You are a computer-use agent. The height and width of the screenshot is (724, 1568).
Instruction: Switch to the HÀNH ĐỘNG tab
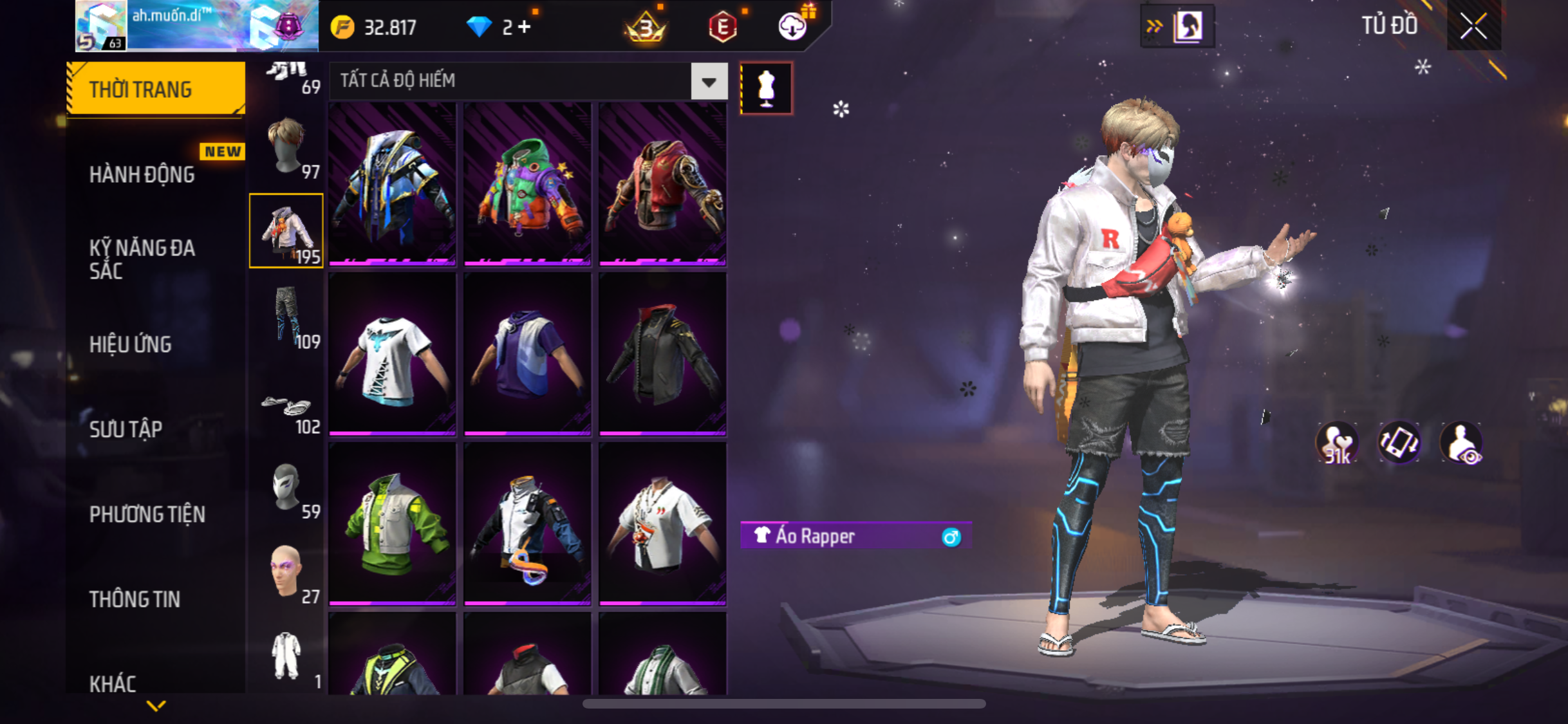pyautogui.click(x=142, y=174)
